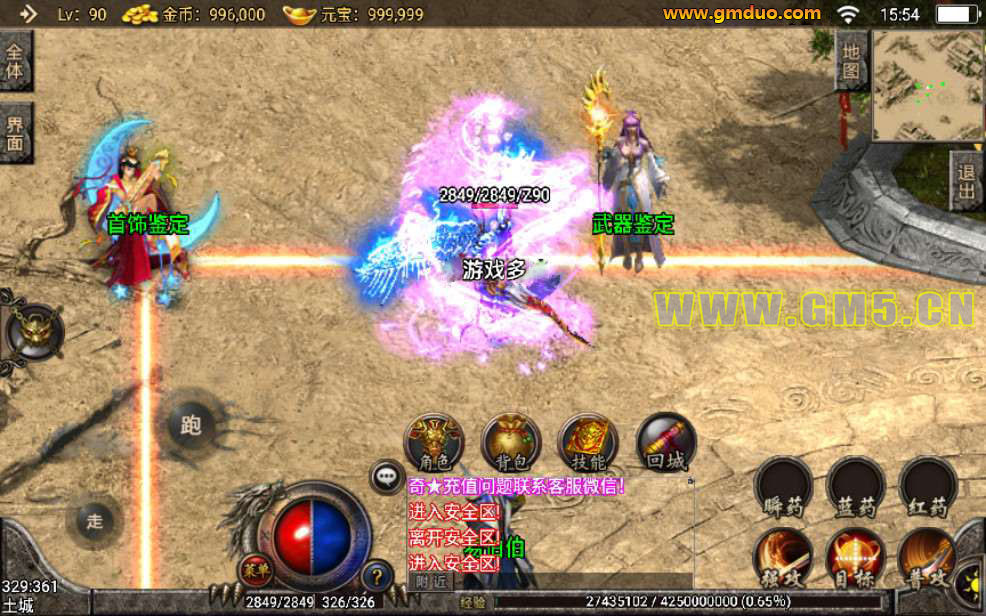This screenshot has width=986, height=616.
Task: Open the 技能 skills book
Action: point(588,442)
